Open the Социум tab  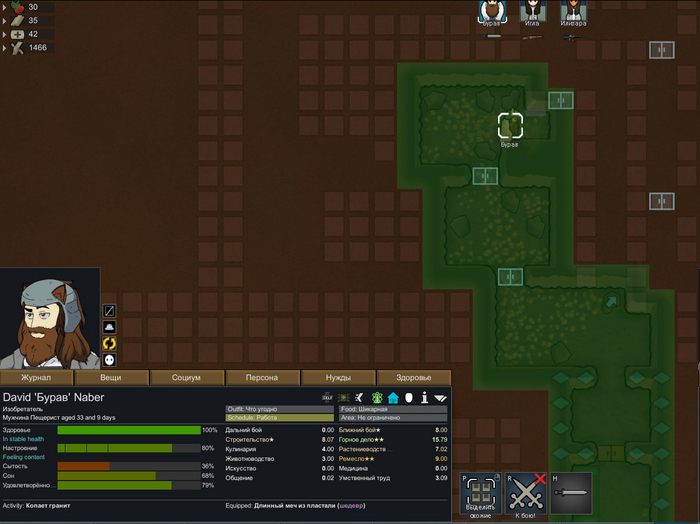pos(187,378)
